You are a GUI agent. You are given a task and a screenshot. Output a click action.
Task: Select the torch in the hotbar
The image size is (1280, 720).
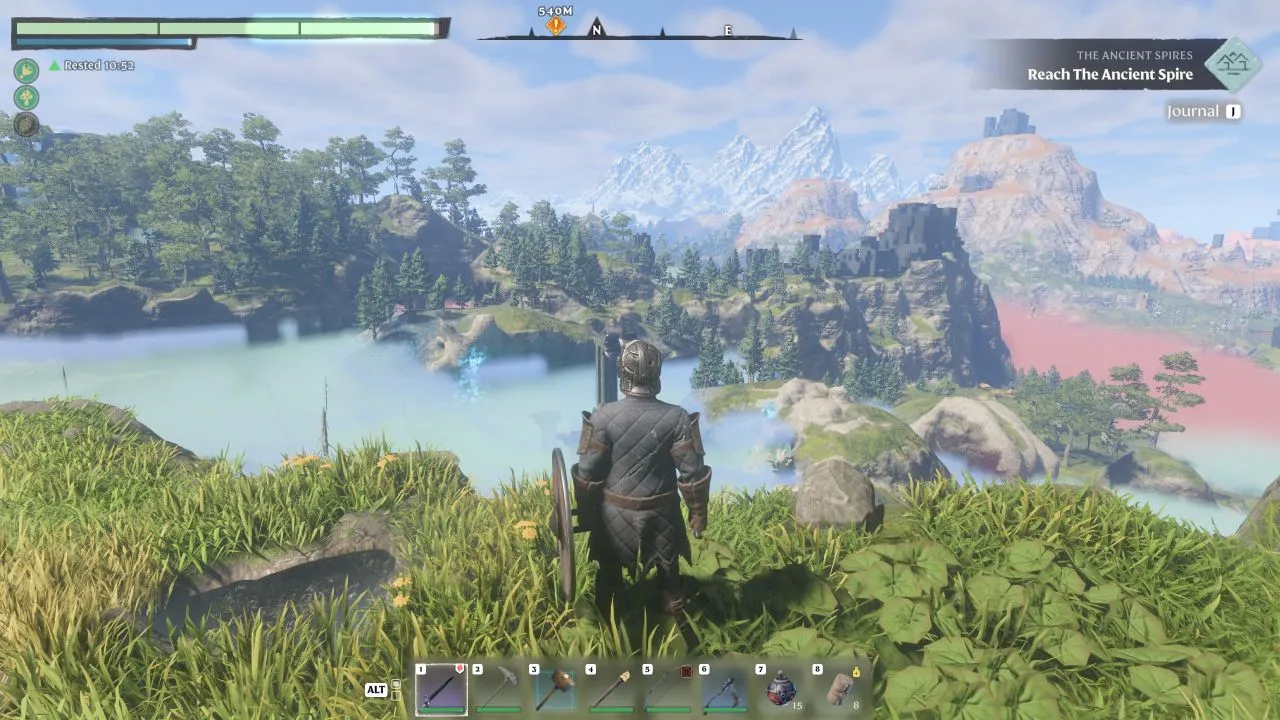(611, 689)
